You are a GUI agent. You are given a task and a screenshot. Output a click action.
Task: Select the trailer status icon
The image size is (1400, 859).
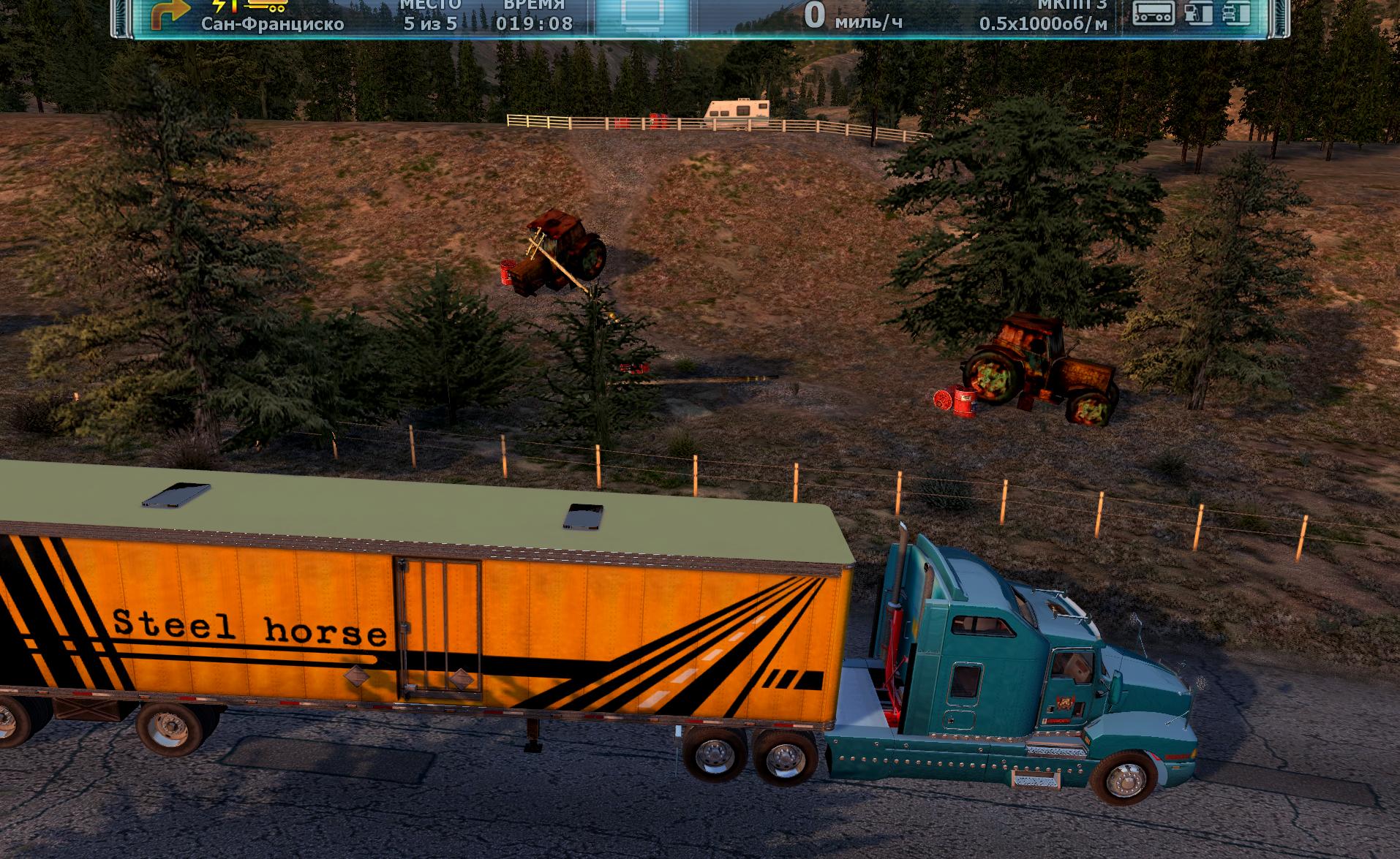pyautogui.click(x=1154, y=12)
